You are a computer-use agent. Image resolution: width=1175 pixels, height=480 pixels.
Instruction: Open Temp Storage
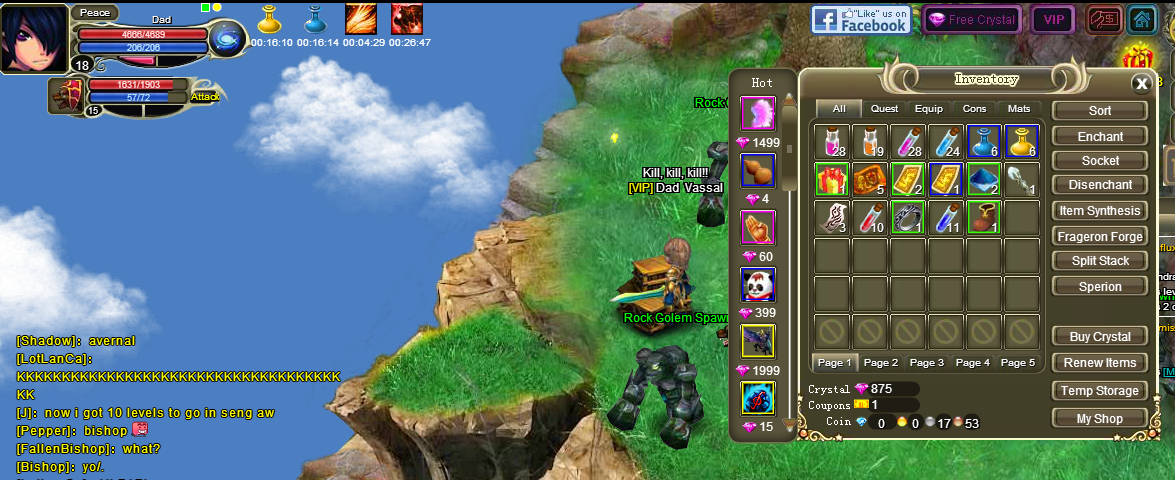[x=1099, y=391]
